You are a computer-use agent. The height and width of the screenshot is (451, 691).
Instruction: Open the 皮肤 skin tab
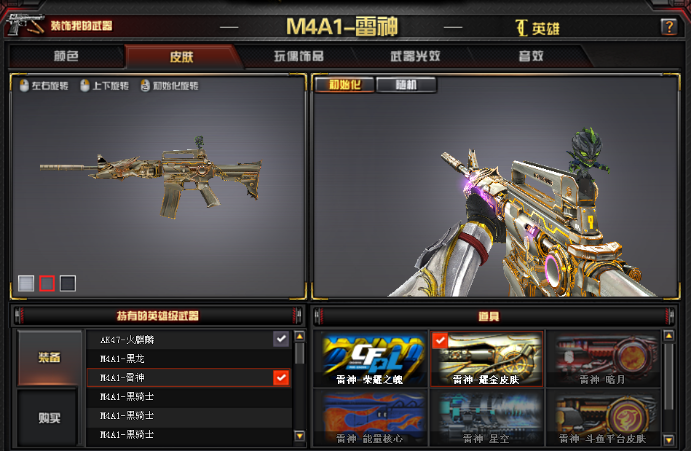pyautogui.click(x=183, y=56)
